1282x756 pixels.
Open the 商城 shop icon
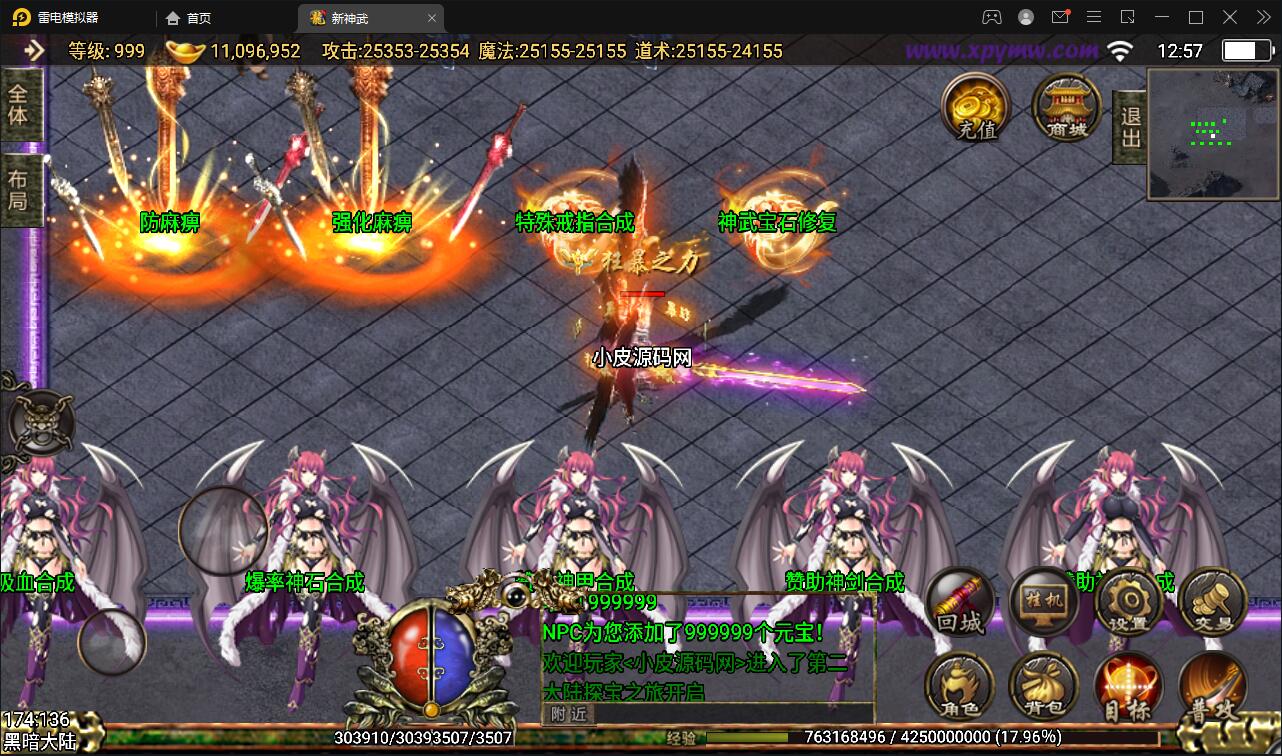[x=1063, y=108]
